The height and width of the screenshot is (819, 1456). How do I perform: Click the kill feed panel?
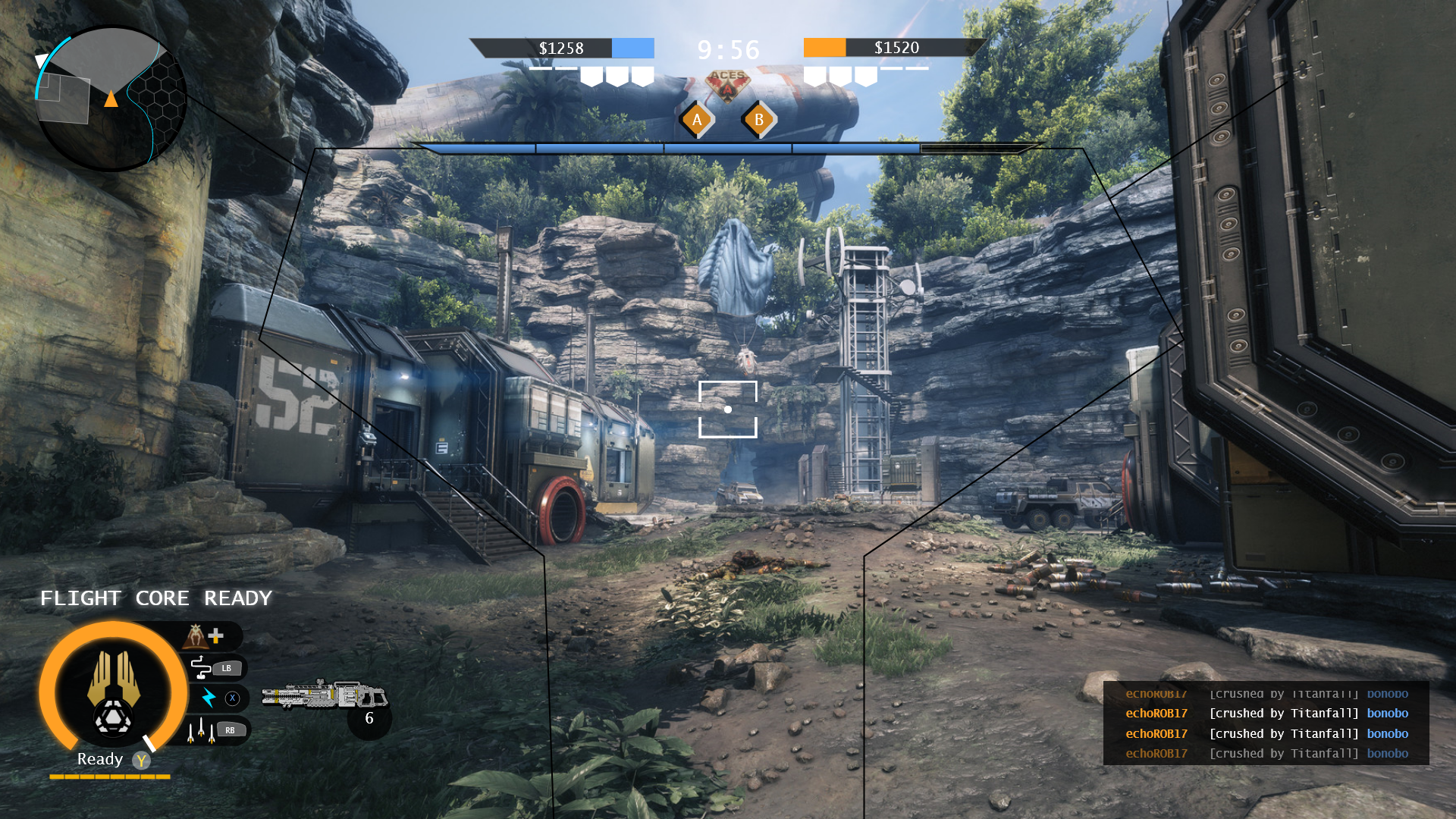[x=1266, y=723]
